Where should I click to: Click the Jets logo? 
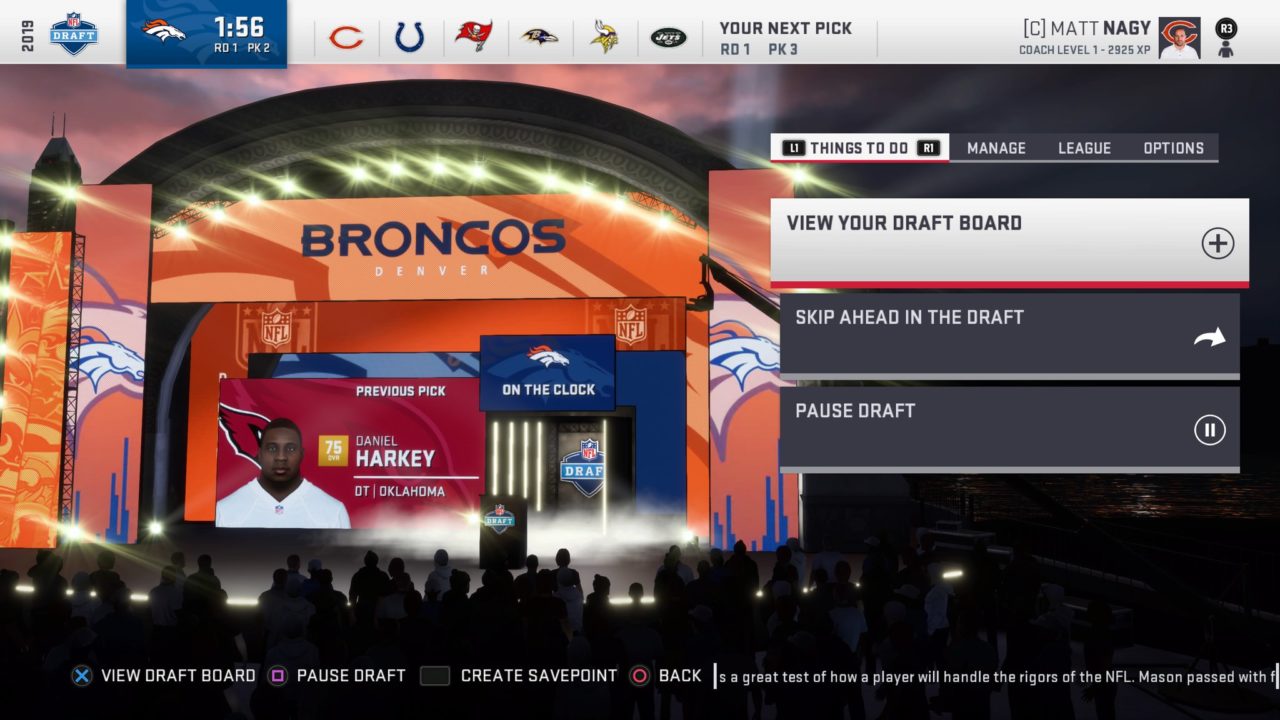[668, 38]
